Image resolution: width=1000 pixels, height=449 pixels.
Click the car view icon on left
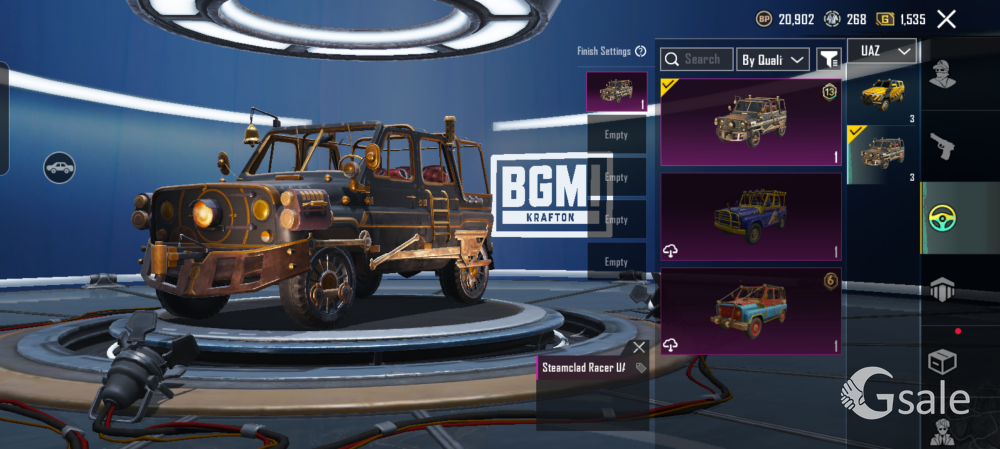coord(60,167)
